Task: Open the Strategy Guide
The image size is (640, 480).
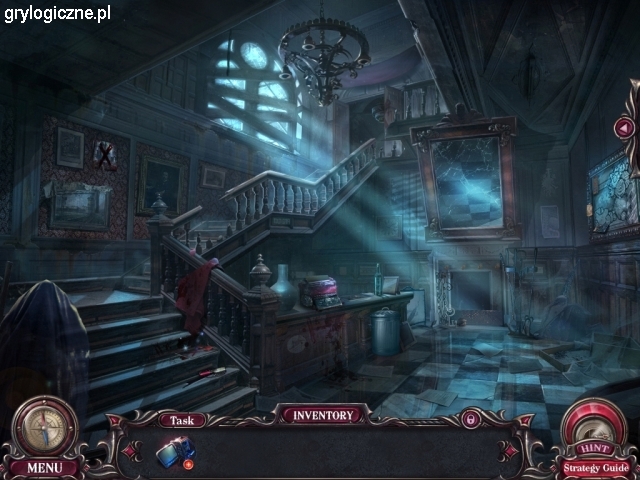Action: click(x=596, y=467)
